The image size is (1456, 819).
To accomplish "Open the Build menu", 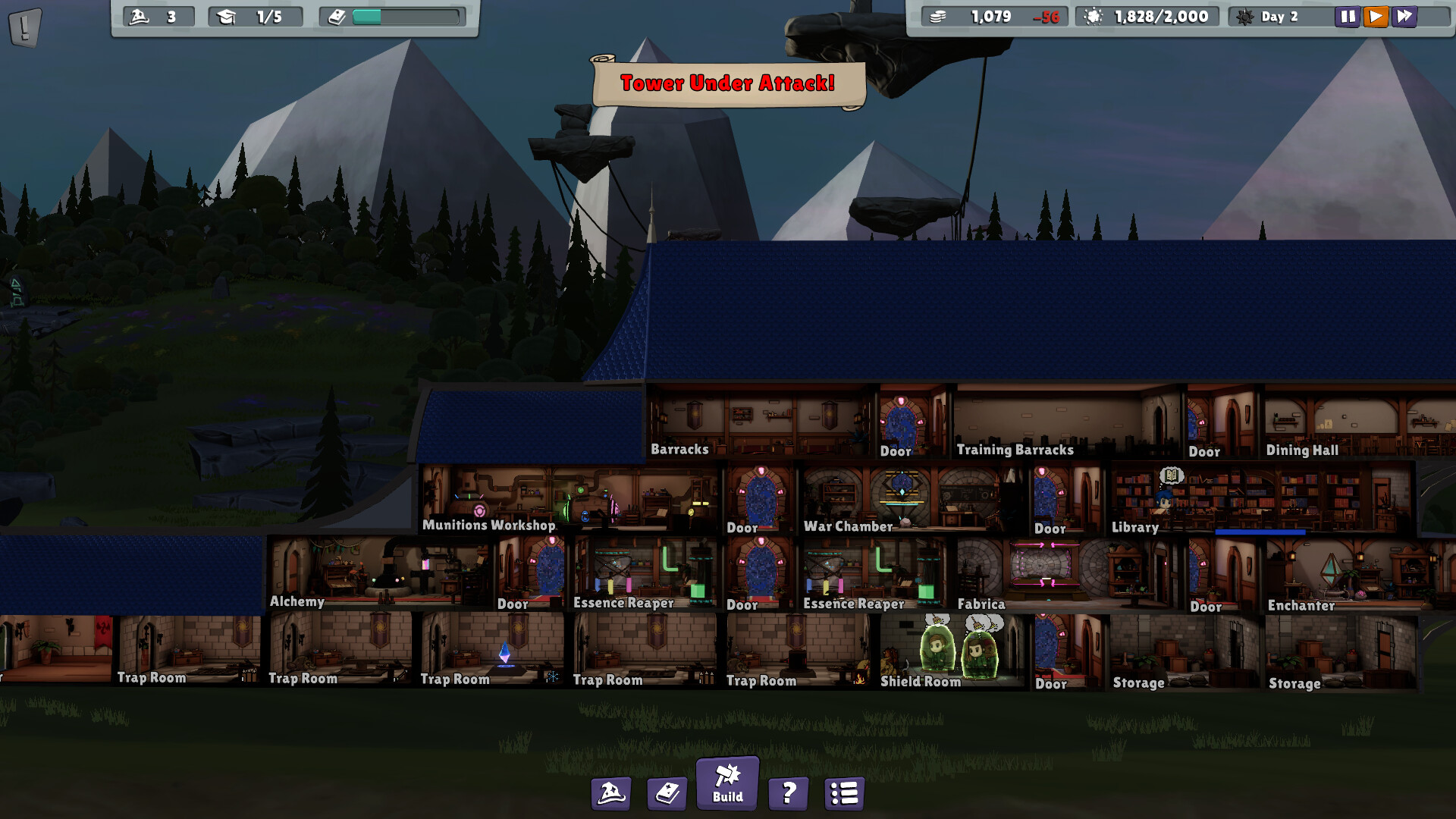I will pyautogui.click(x=726, y=786).
